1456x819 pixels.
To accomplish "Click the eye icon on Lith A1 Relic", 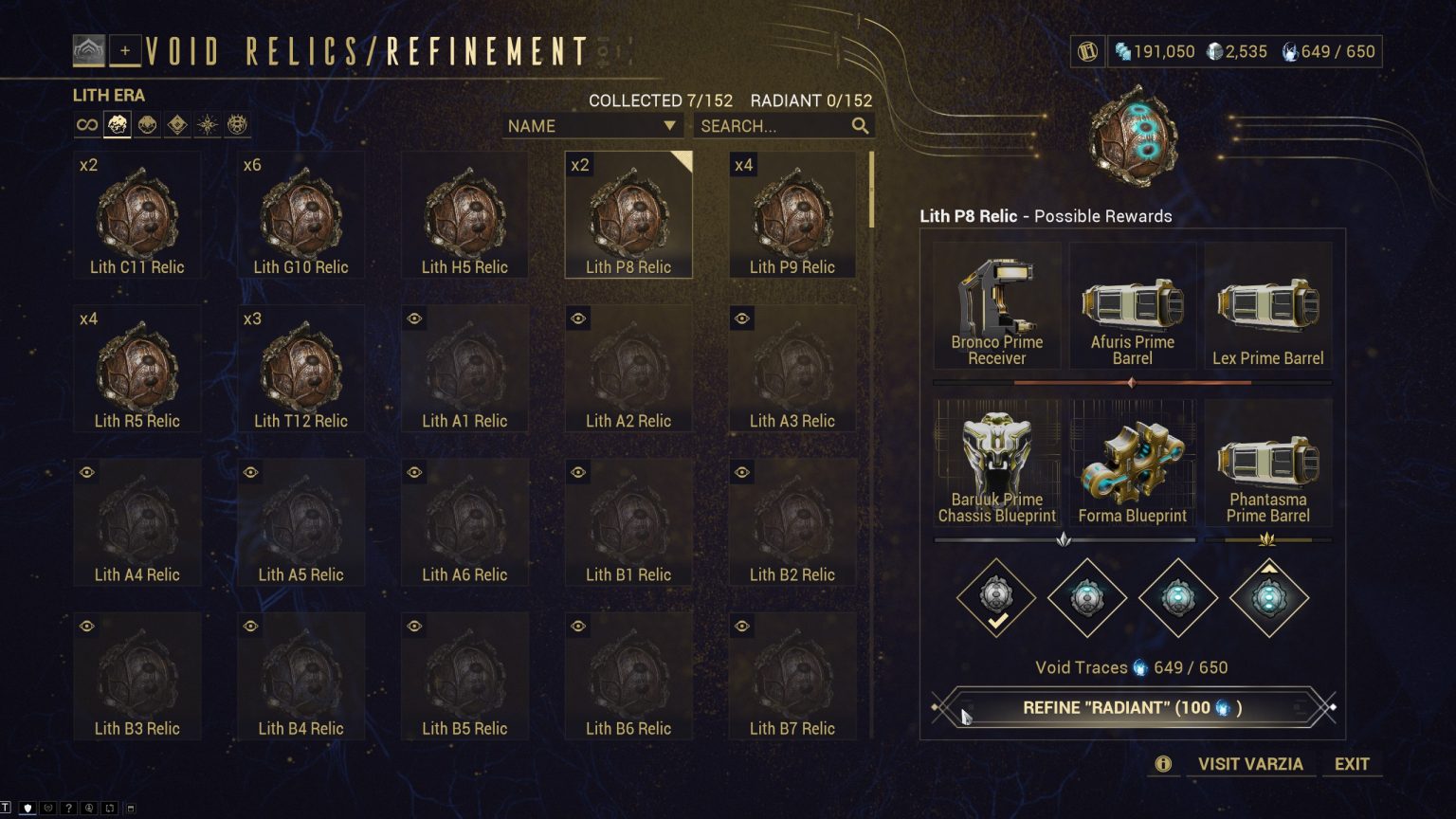I will [x=413, y=318].
